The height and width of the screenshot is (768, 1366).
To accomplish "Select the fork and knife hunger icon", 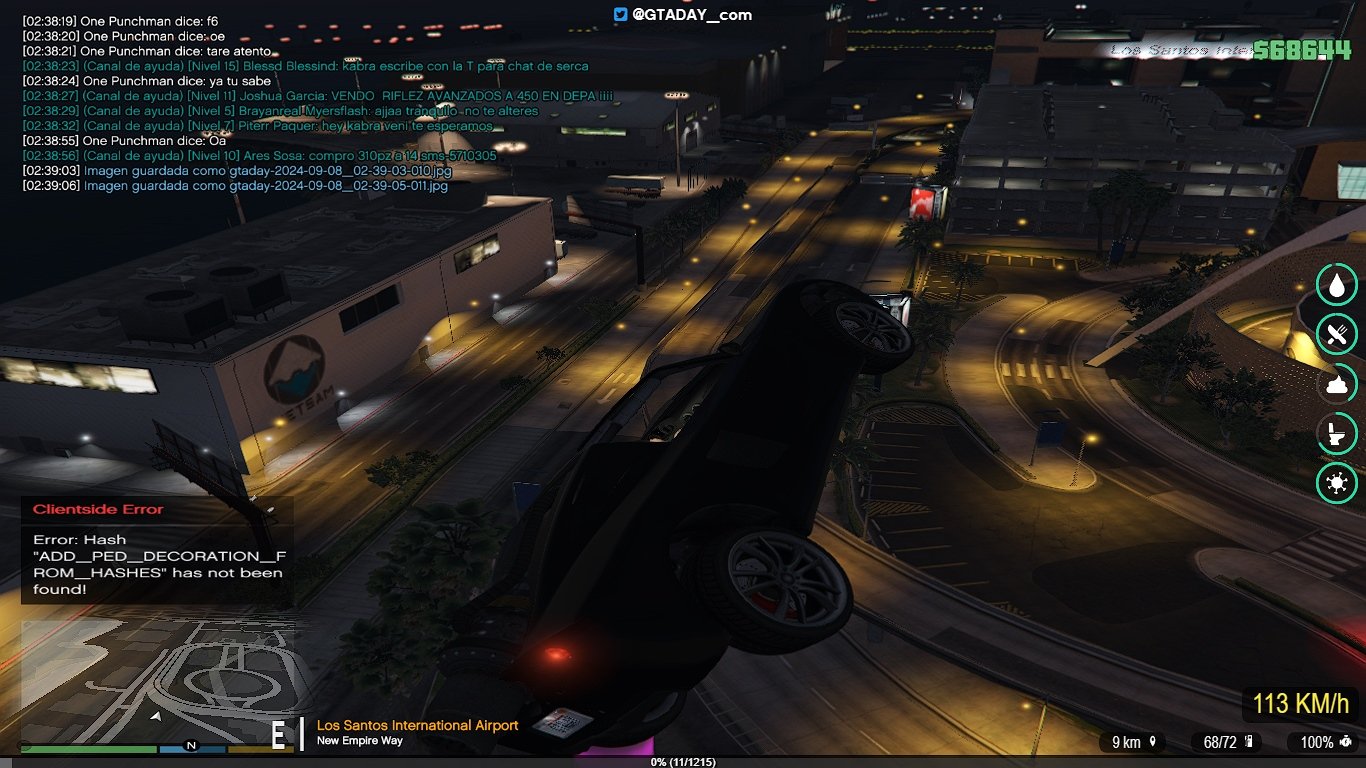I will click(1336, 333).
